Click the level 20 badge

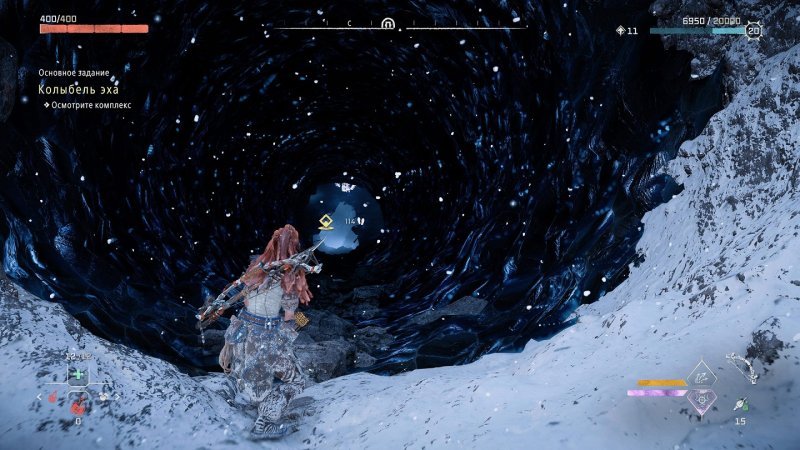(753, 31)
